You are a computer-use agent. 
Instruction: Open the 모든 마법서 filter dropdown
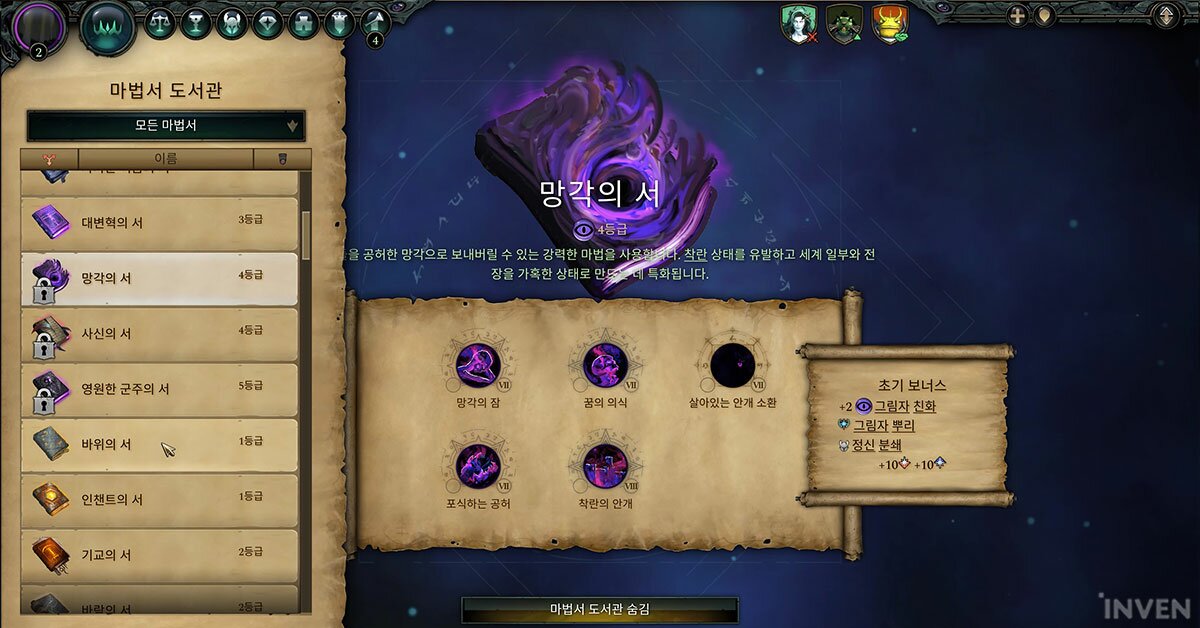[166, 126]
